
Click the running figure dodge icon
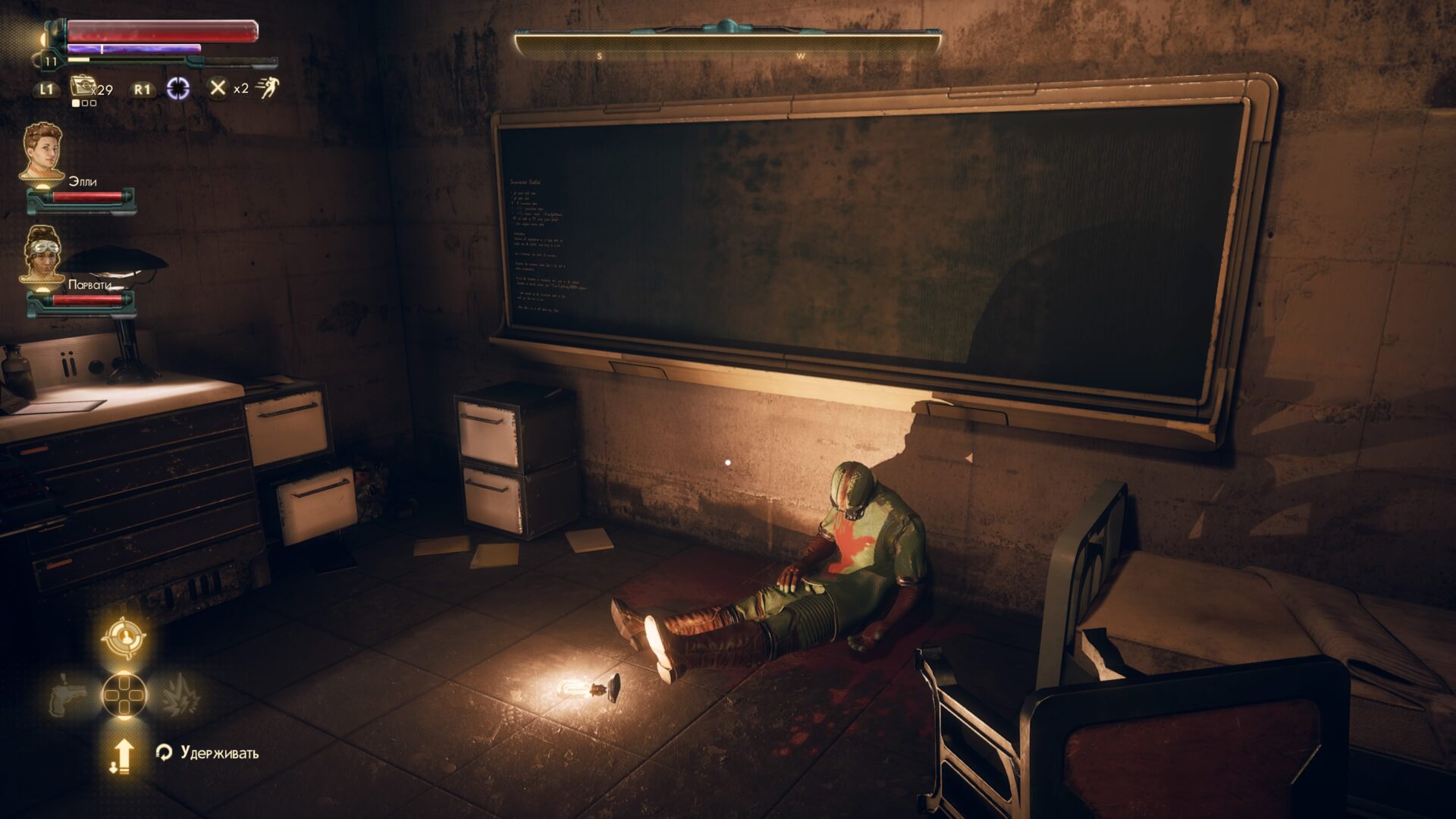267,88
